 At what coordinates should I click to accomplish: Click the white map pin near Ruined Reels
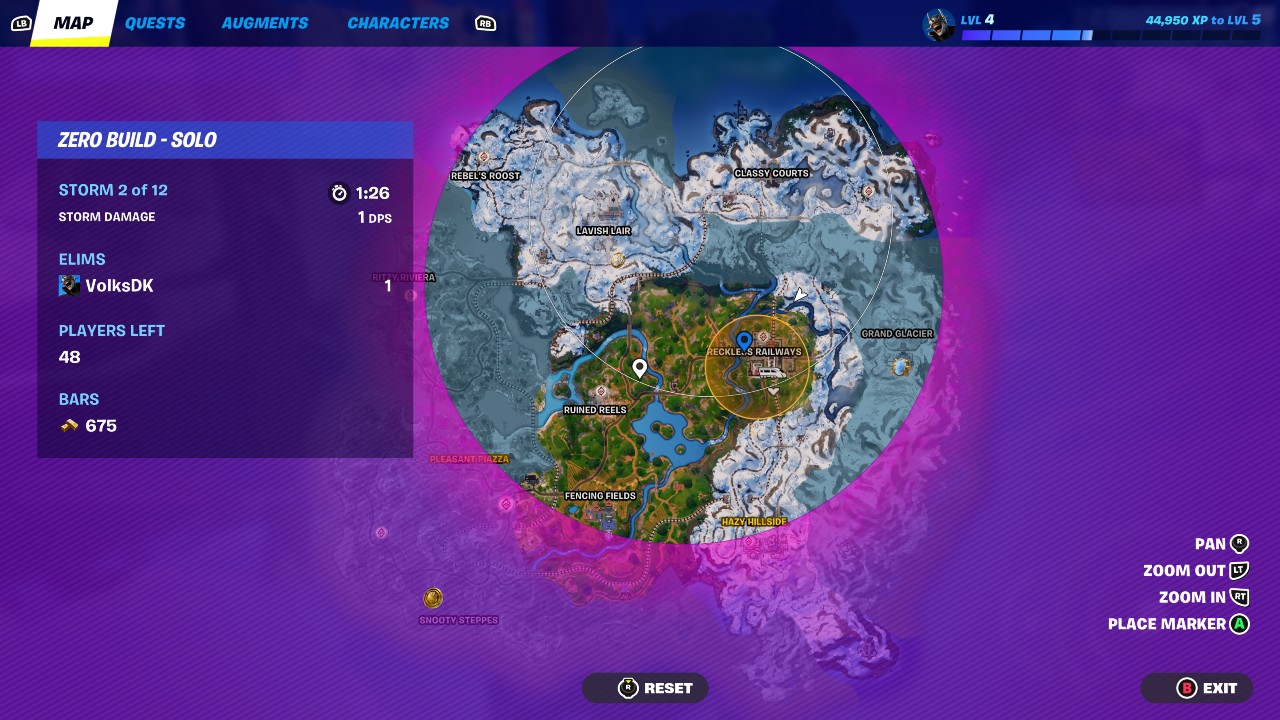[640, 368]
